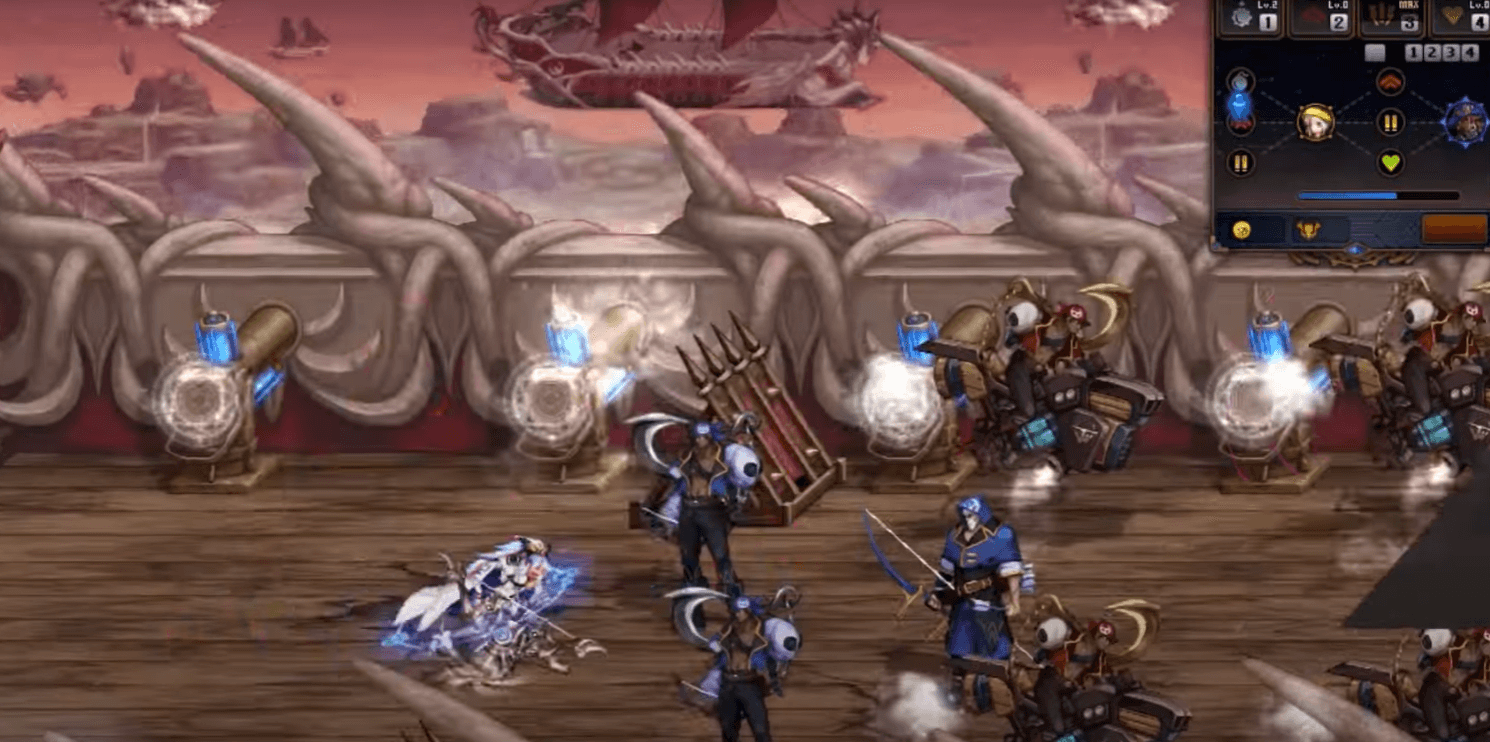This screenshot has height=742, width=1490.
Task: Click the blue progress bar in the panel
Action: pyautogui.click(x=1378, y=193)
